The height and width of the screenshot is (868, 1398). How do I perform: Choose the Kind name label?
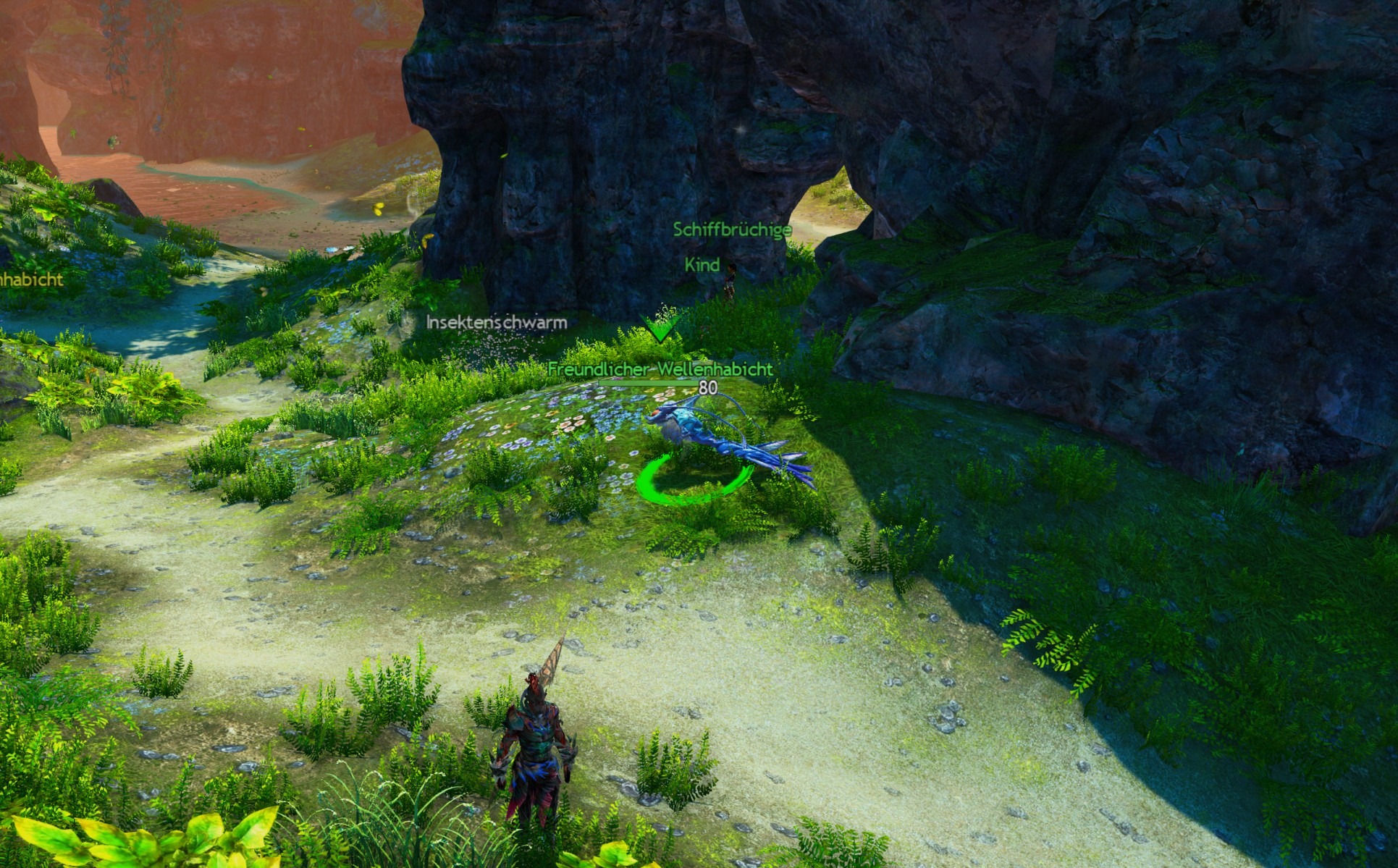tap(702, 265)
